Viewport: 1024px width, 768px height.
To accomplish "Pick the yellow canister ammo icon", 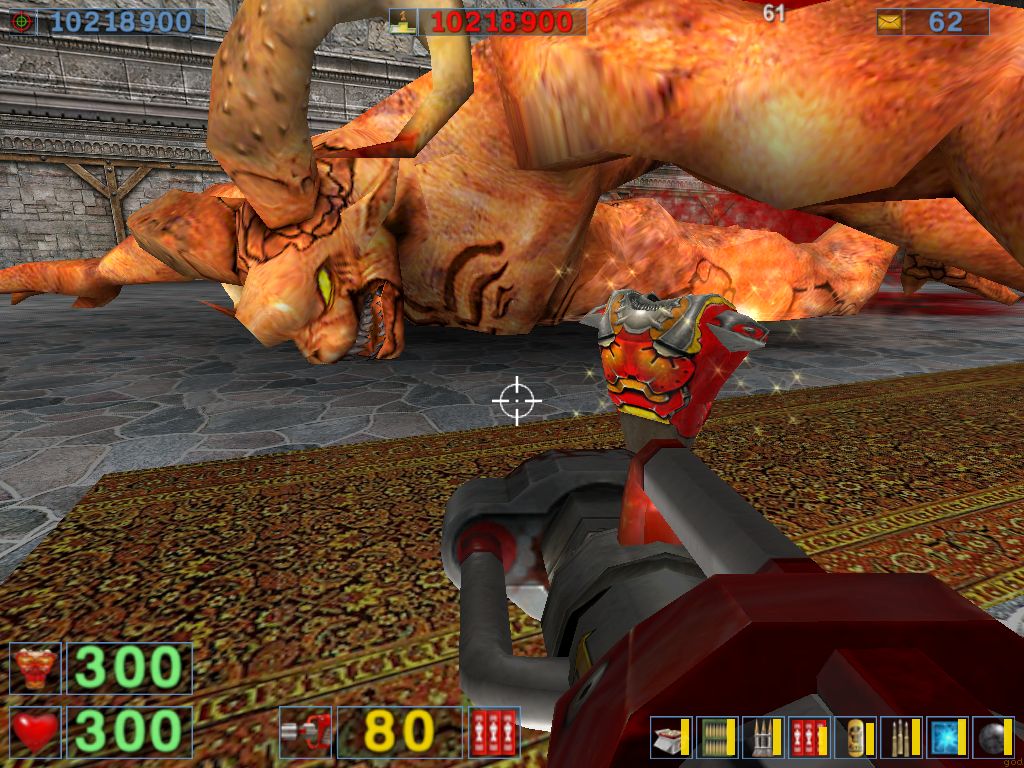I will (x=853, y=737).
